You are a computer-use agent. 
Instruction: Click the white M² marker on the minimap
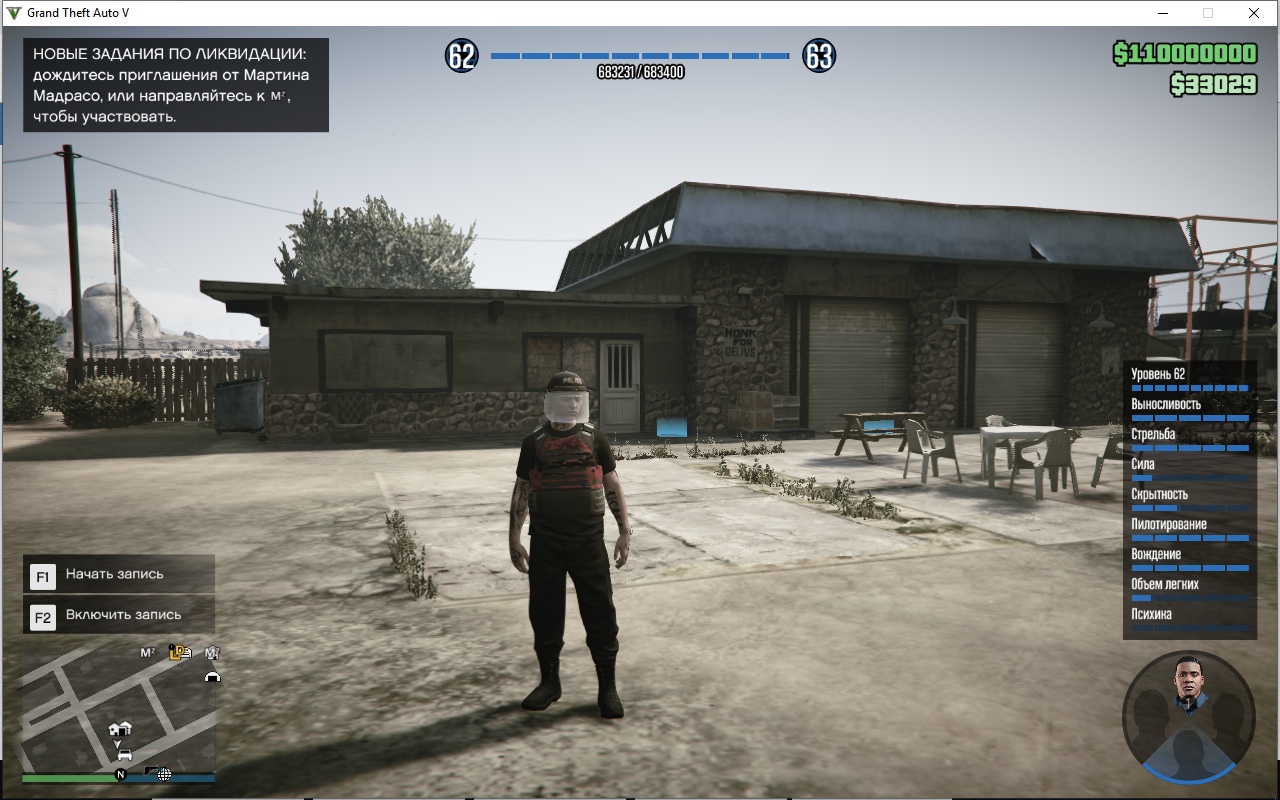[x=147, y=653]
